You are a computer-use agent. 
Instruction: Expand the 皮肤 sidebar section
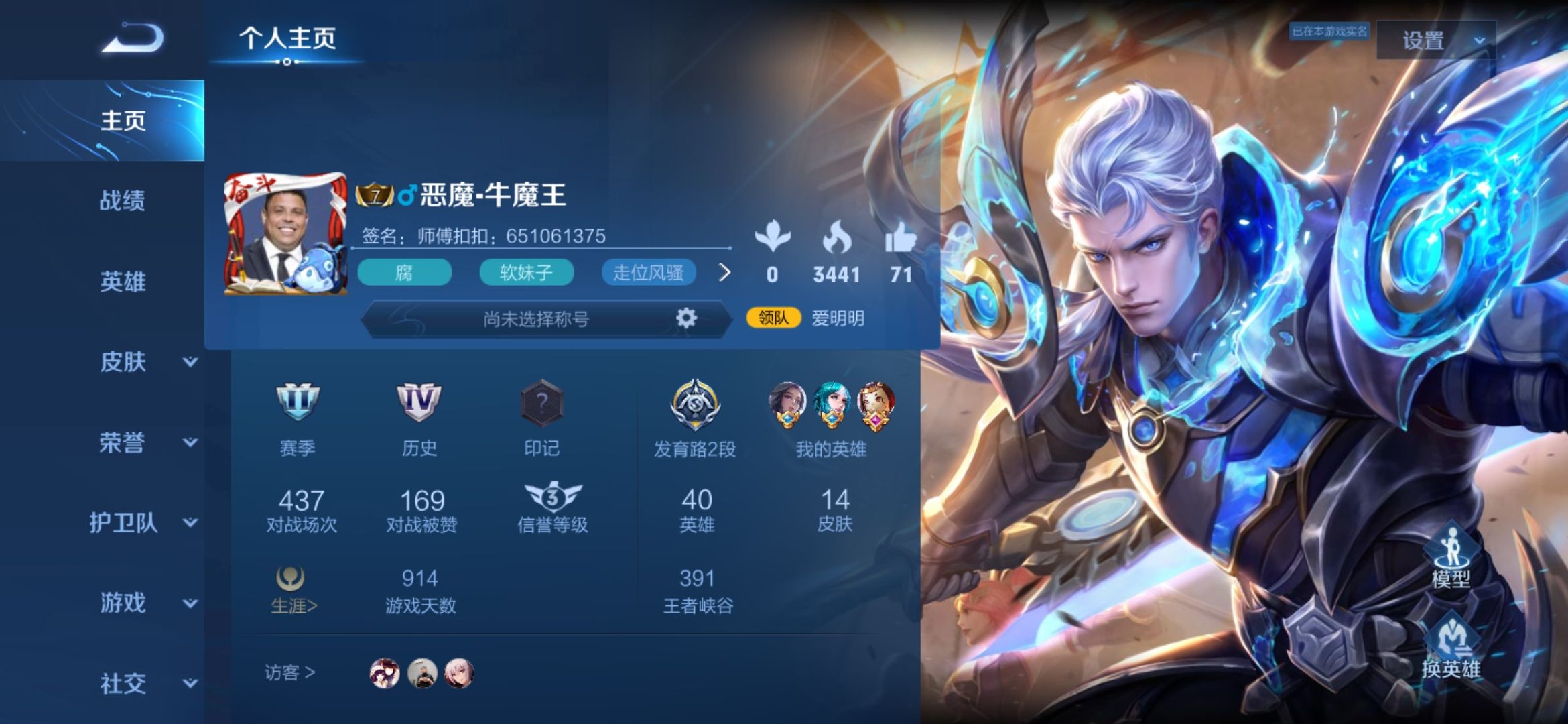(124, 362)
